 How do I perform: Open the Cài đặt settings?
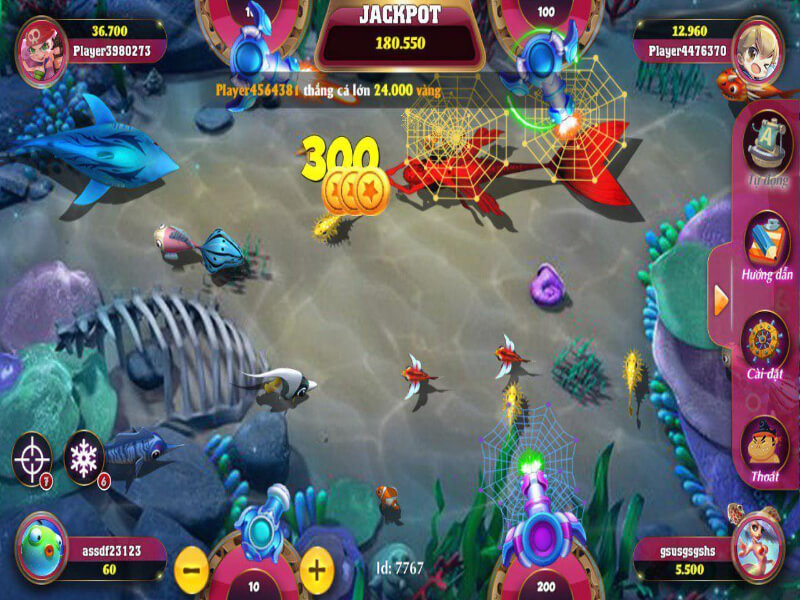pyautogui.click(x=767, y=345)
